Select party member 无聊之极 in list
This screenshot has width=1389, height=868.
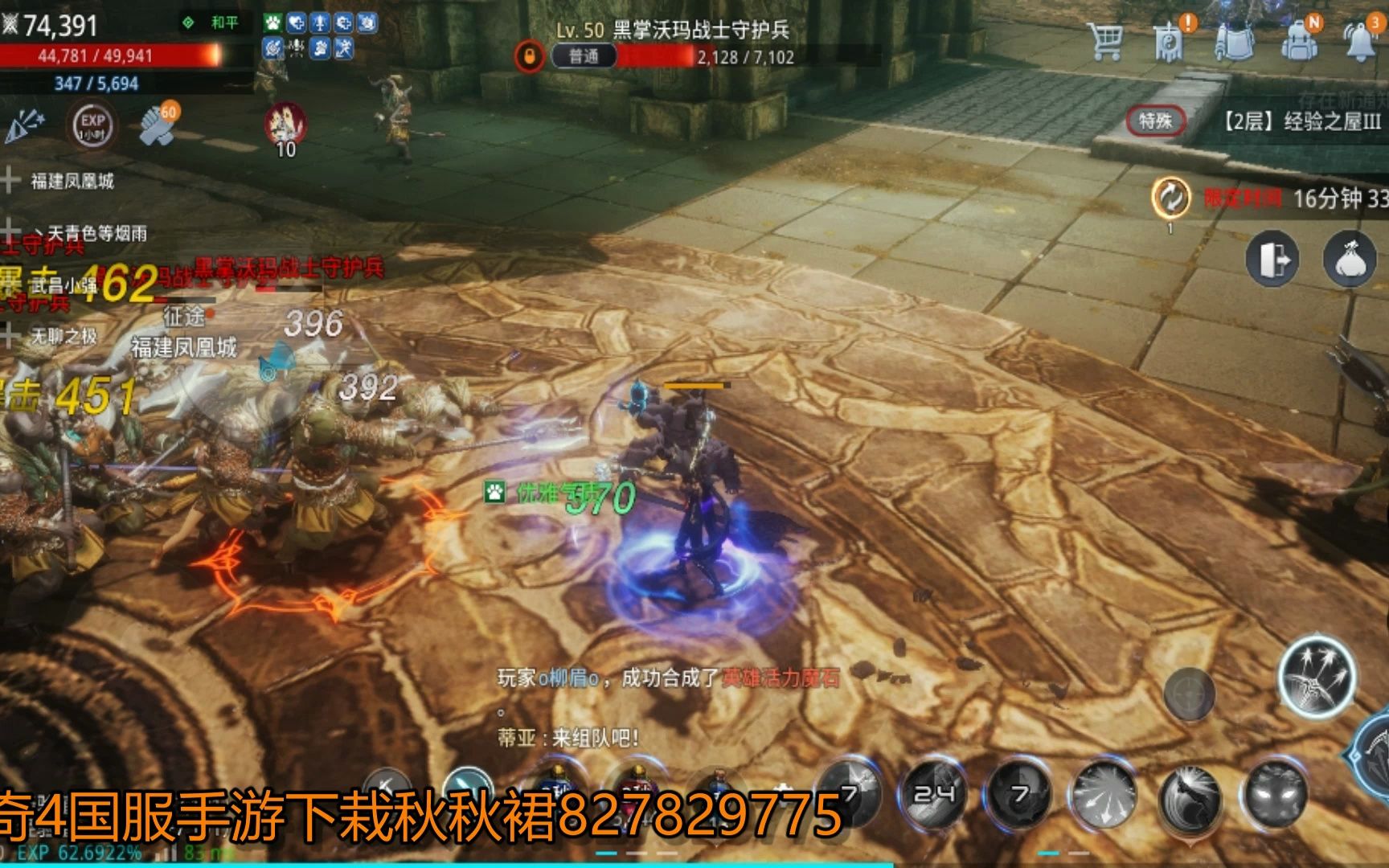[x=64, y=335]
